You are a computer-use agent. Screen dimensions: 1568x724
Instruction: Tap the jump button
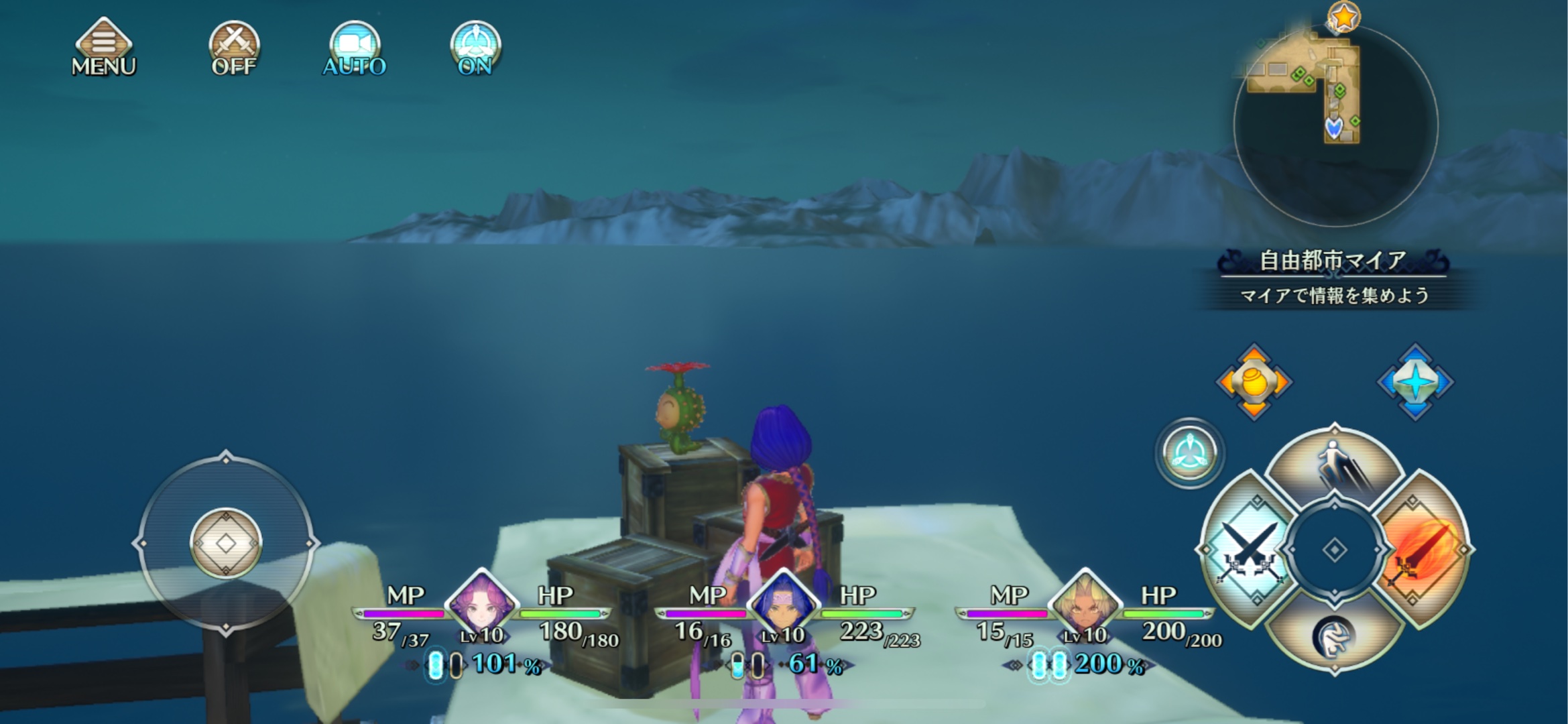point(1334,466)
